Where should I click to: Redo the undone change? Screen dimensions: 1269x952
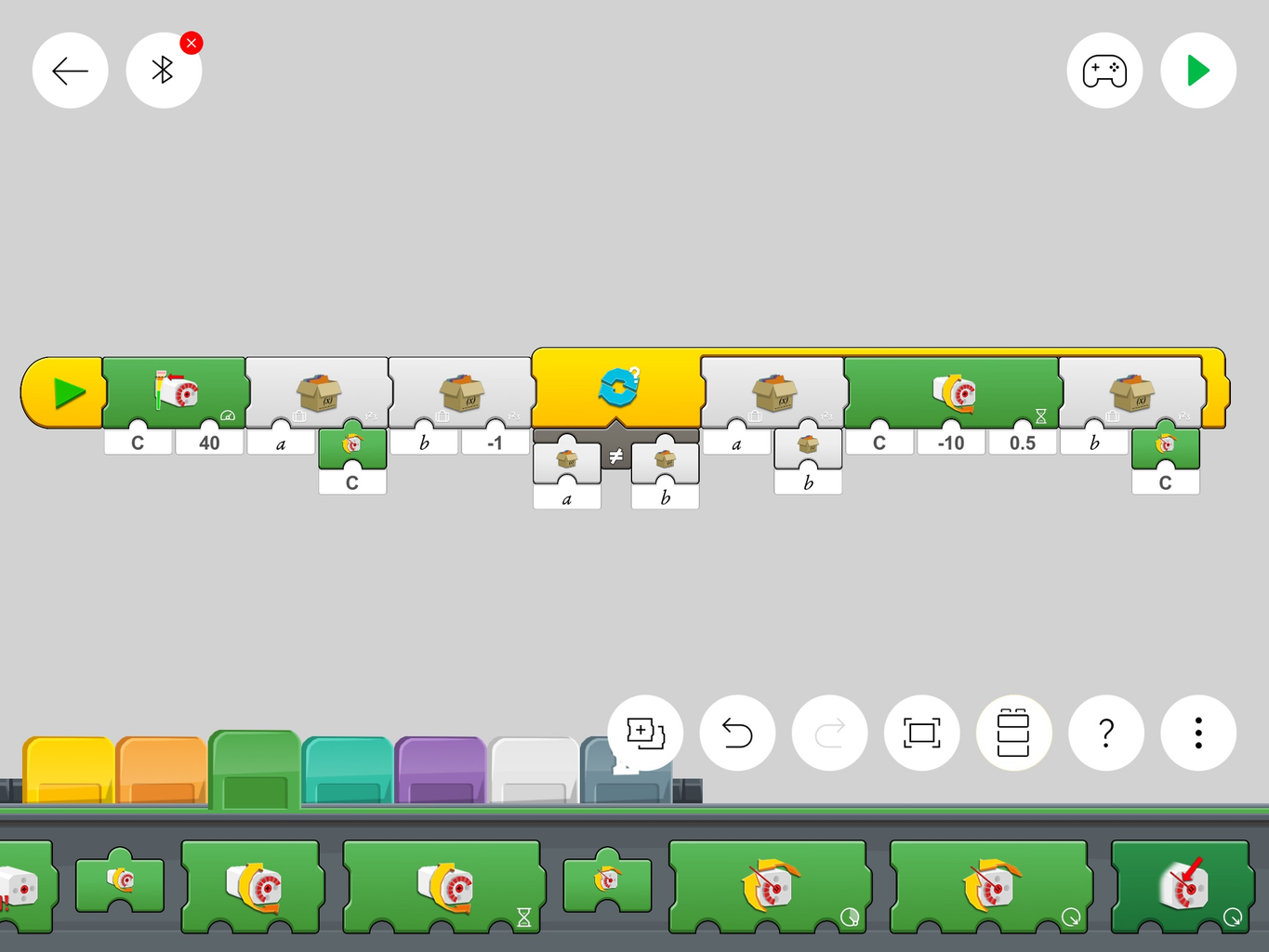pos(829,734)
